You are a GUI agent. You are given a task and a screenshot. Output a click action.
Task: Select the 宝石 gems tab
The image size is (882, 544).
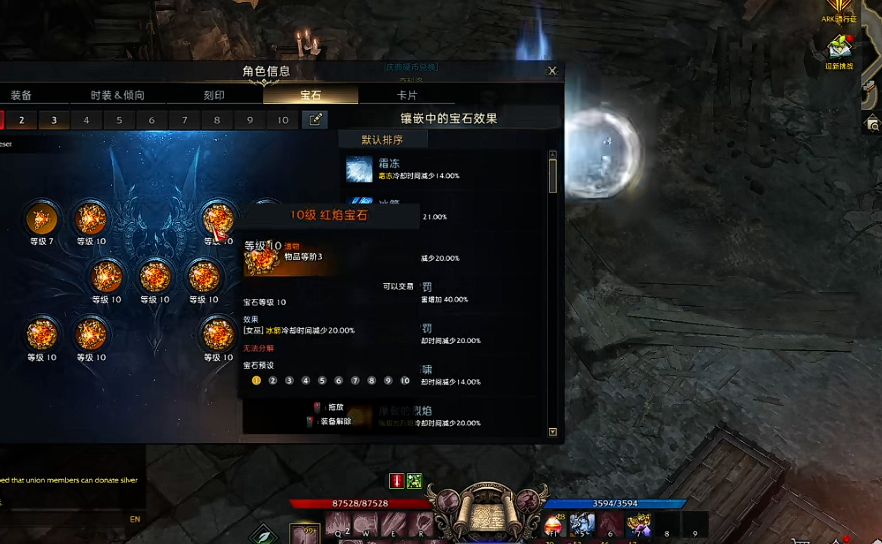(x=310, y=95)
